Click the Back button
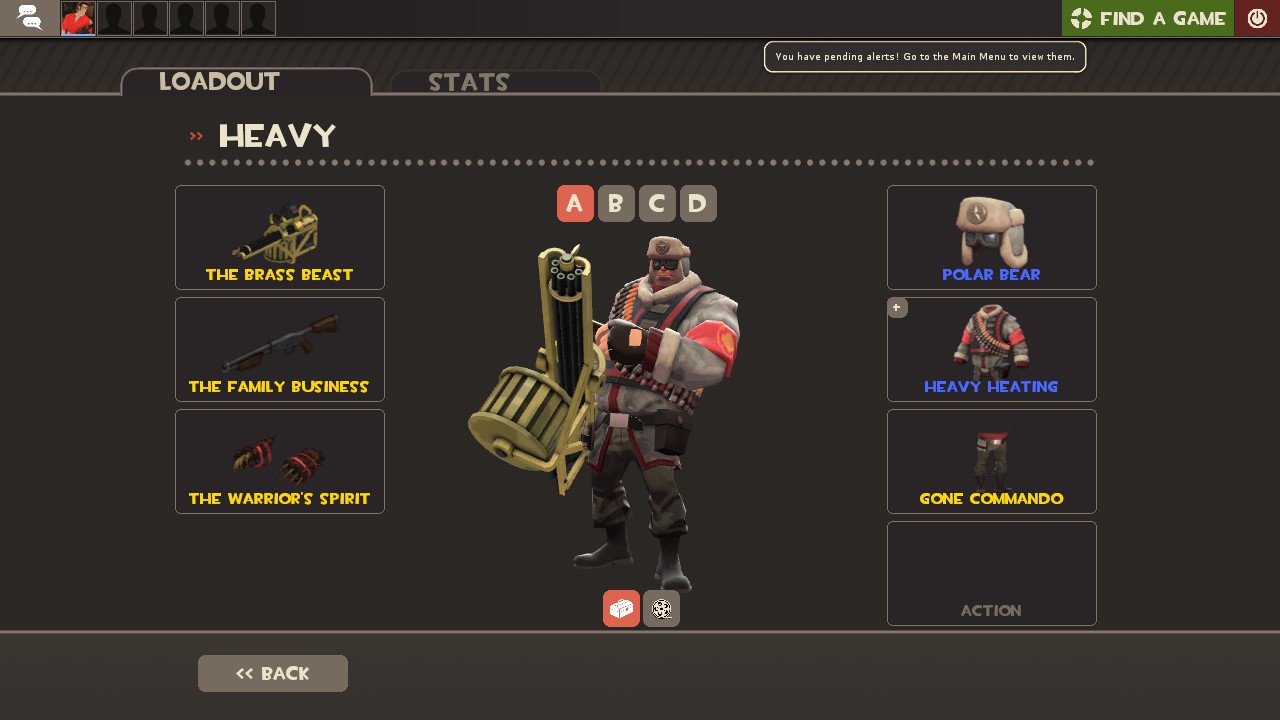 (272, 673)
